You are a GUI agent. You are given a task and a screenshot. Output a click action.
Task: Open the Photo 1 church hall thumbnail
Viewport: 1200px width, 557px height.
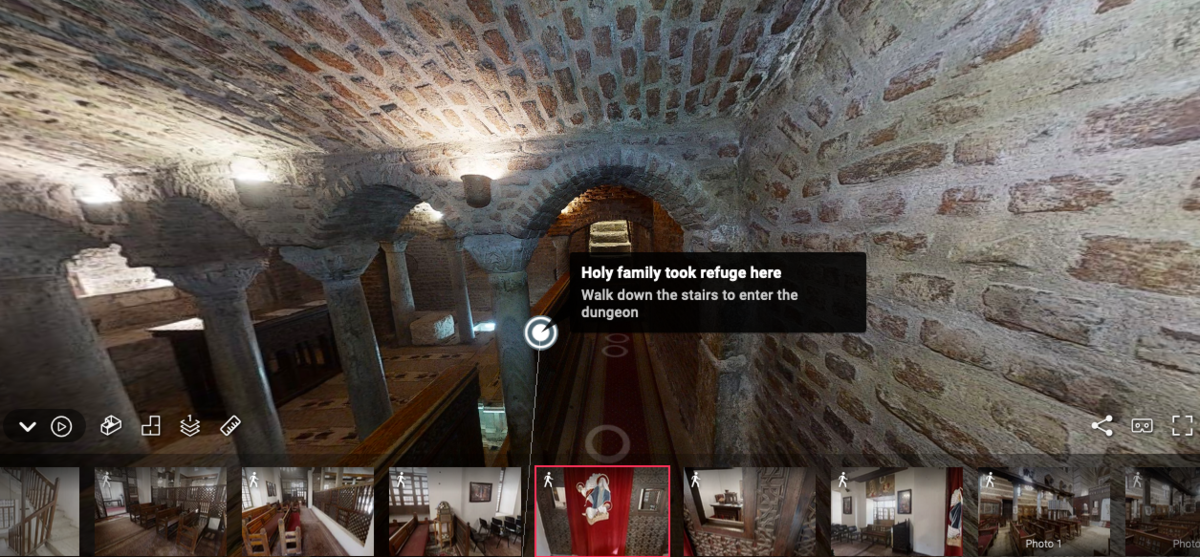[1045, 511]
